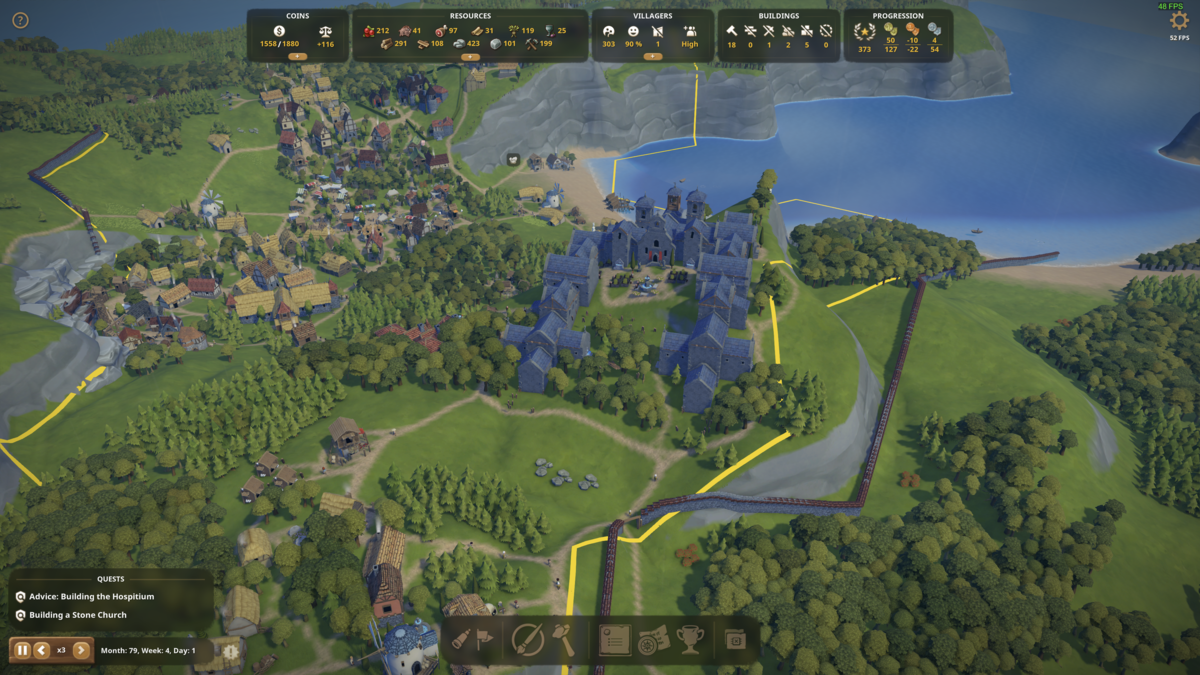
Task: Open the task list board
Action: [615, 639]
